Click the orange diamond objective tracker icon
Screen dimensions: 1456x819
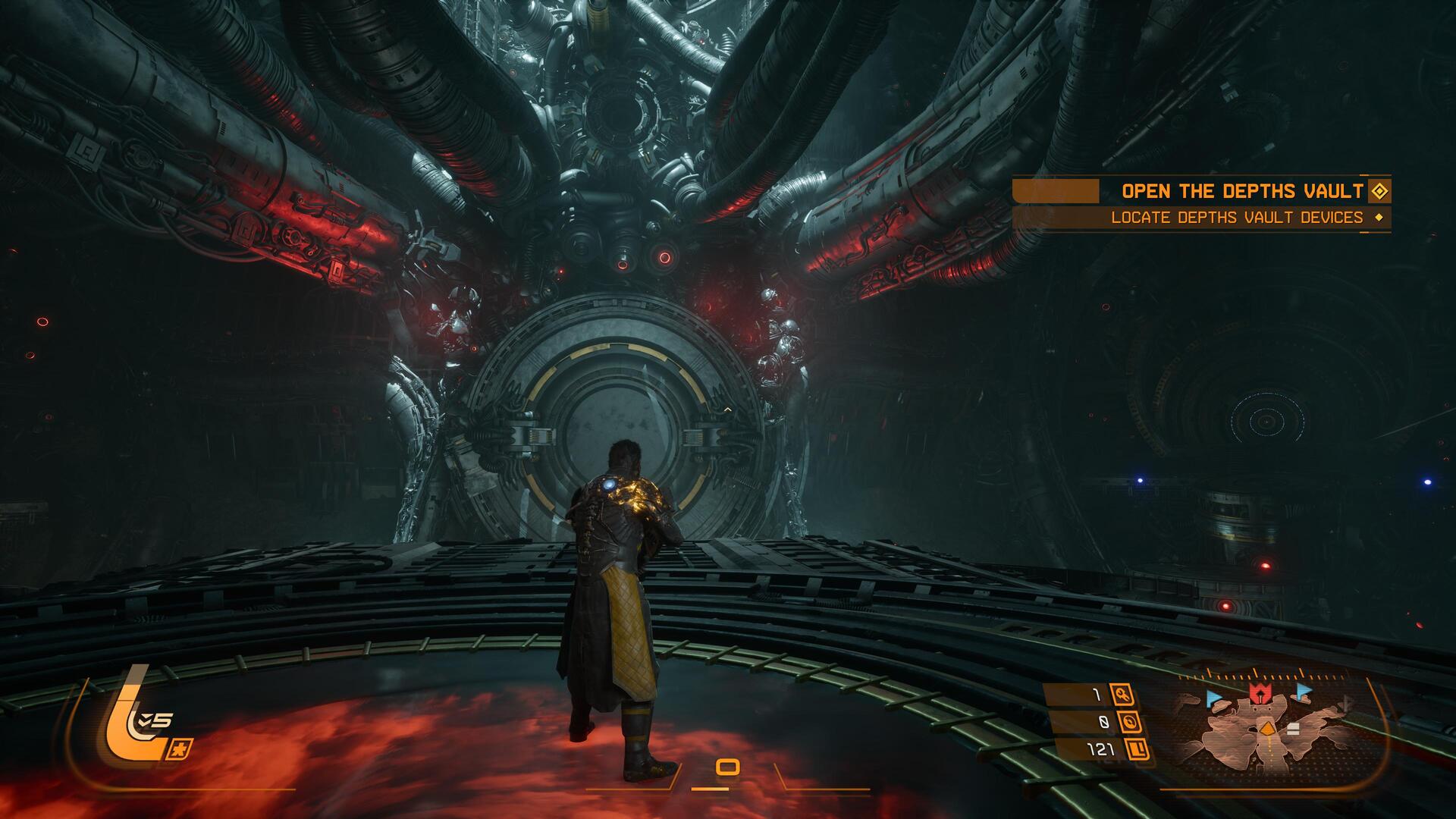[1379, 191]
